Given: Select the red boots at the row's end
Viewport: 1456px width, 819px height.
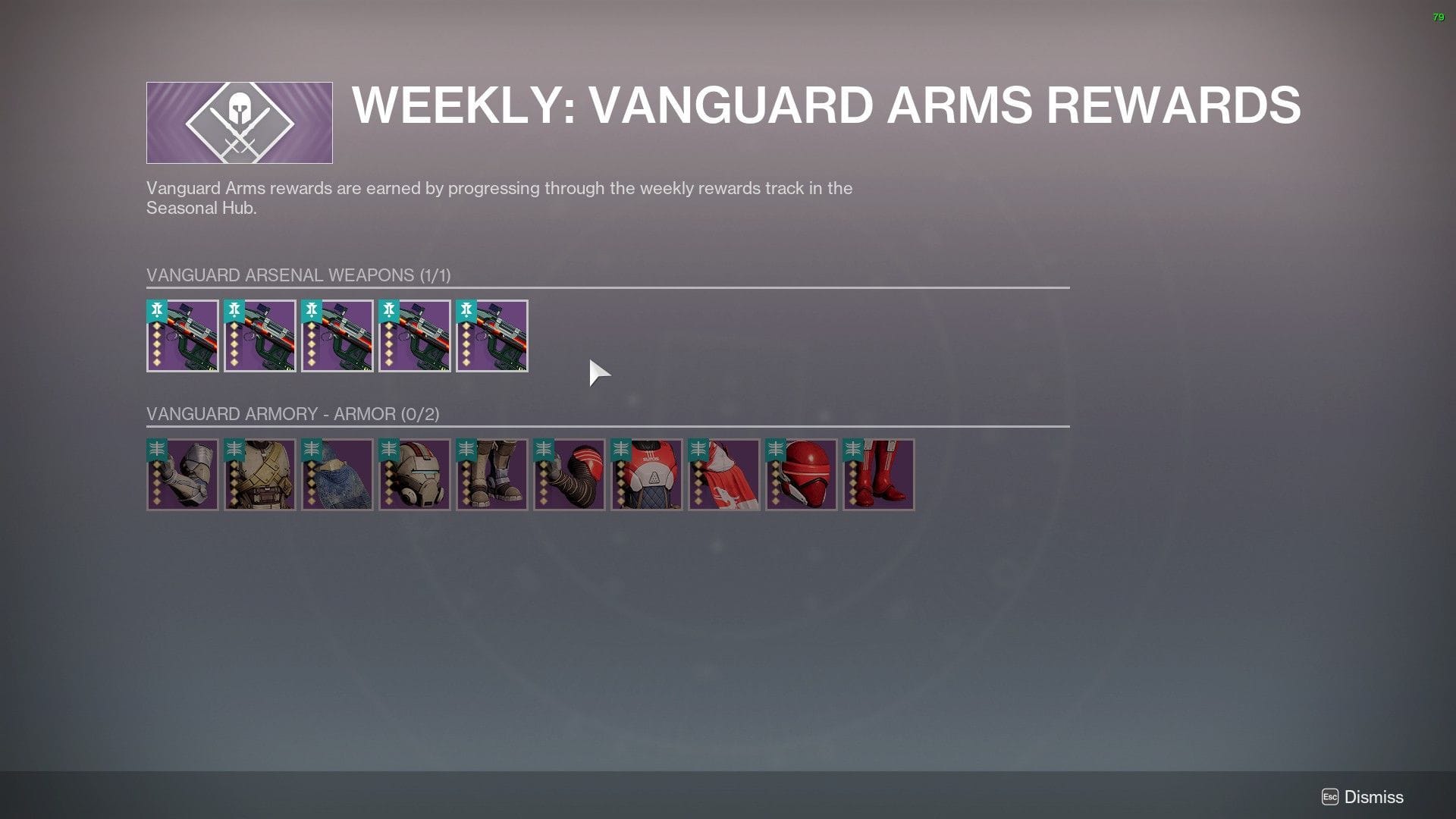Looking at the screenshot, I should pyautogui.click(x=879, y=474).
